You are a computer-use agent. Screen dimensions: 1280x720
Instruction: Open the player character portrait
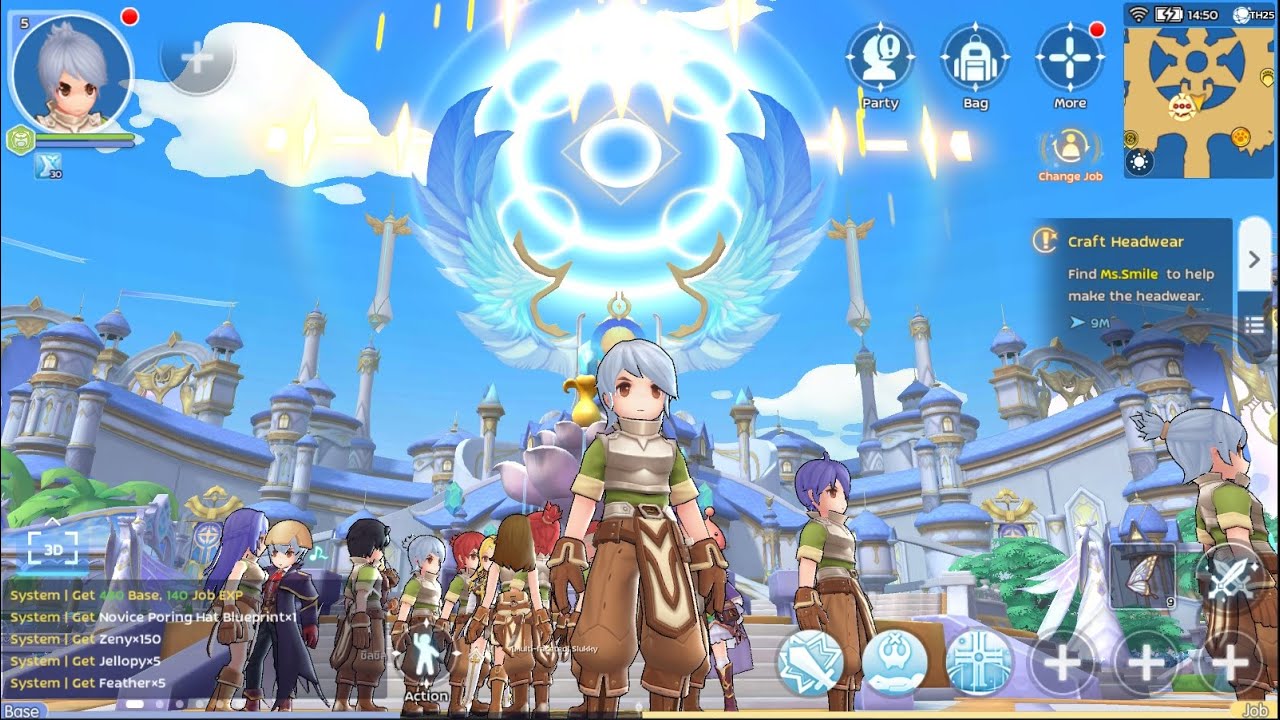click(72, 72)
